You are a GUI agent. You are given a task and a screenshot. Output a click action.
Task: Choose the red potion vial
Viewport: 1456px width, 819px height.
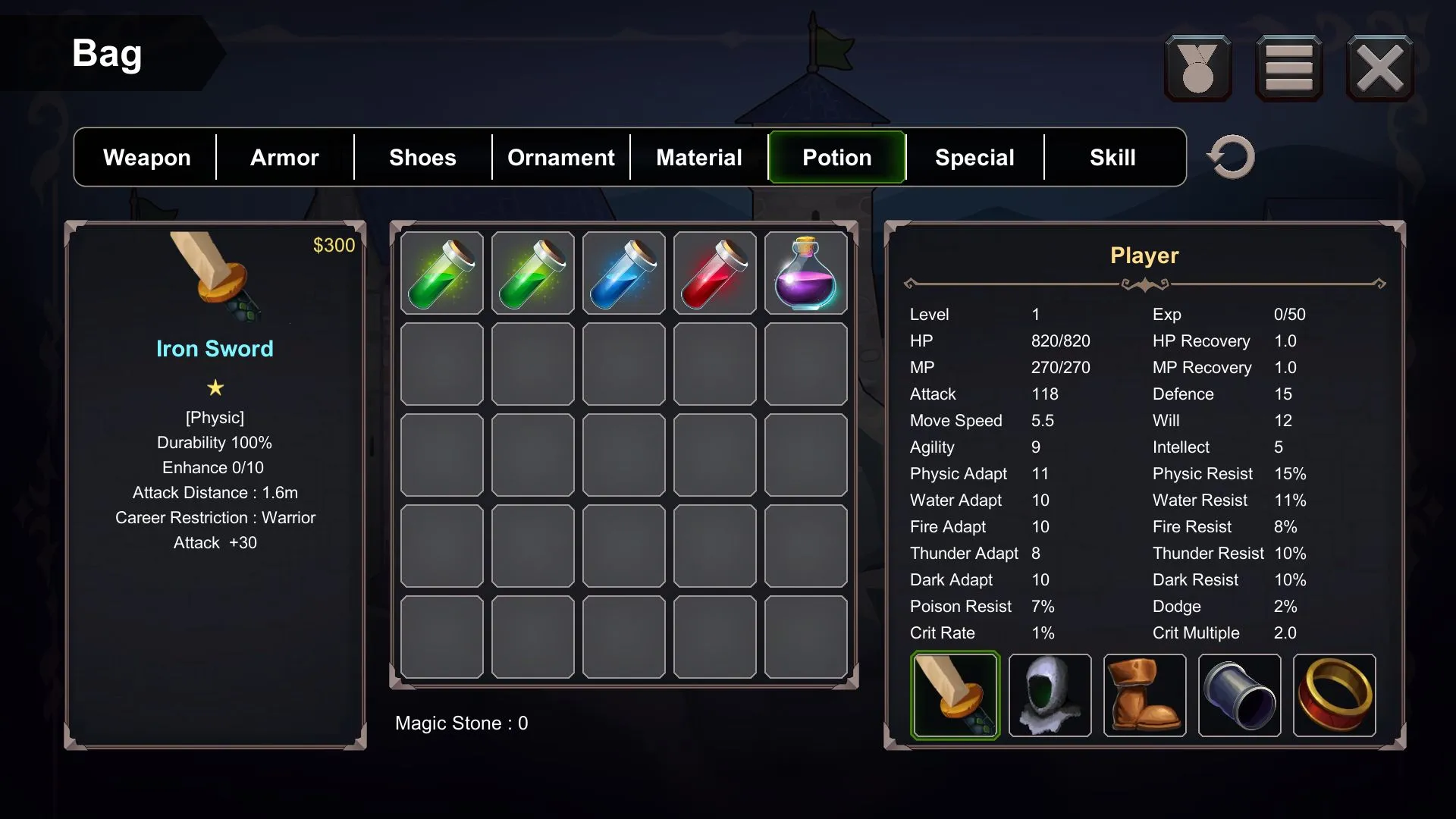point(715,273)
